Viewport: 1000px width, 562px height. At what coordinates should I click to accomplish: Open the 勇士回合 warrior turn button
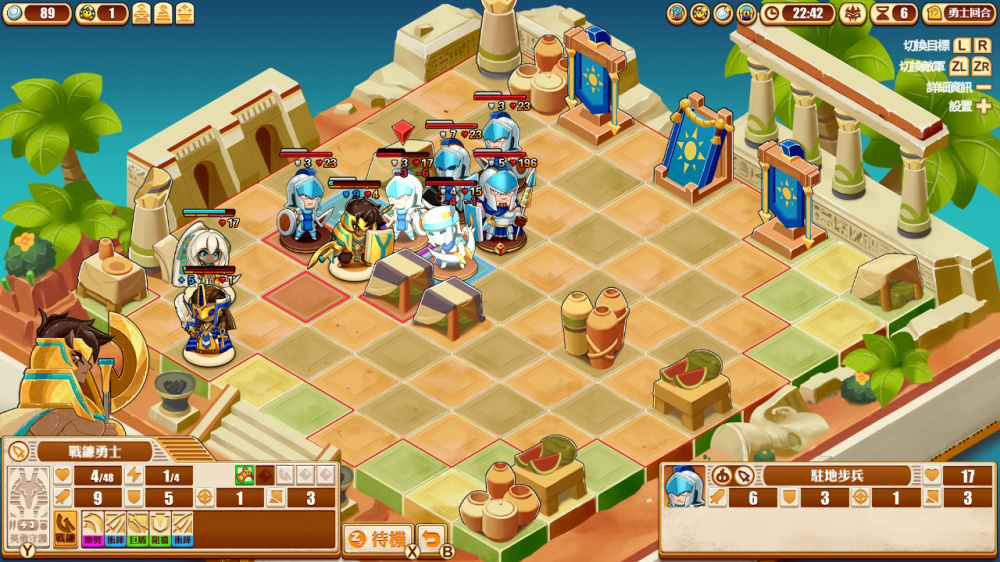(x=959, y=13)
